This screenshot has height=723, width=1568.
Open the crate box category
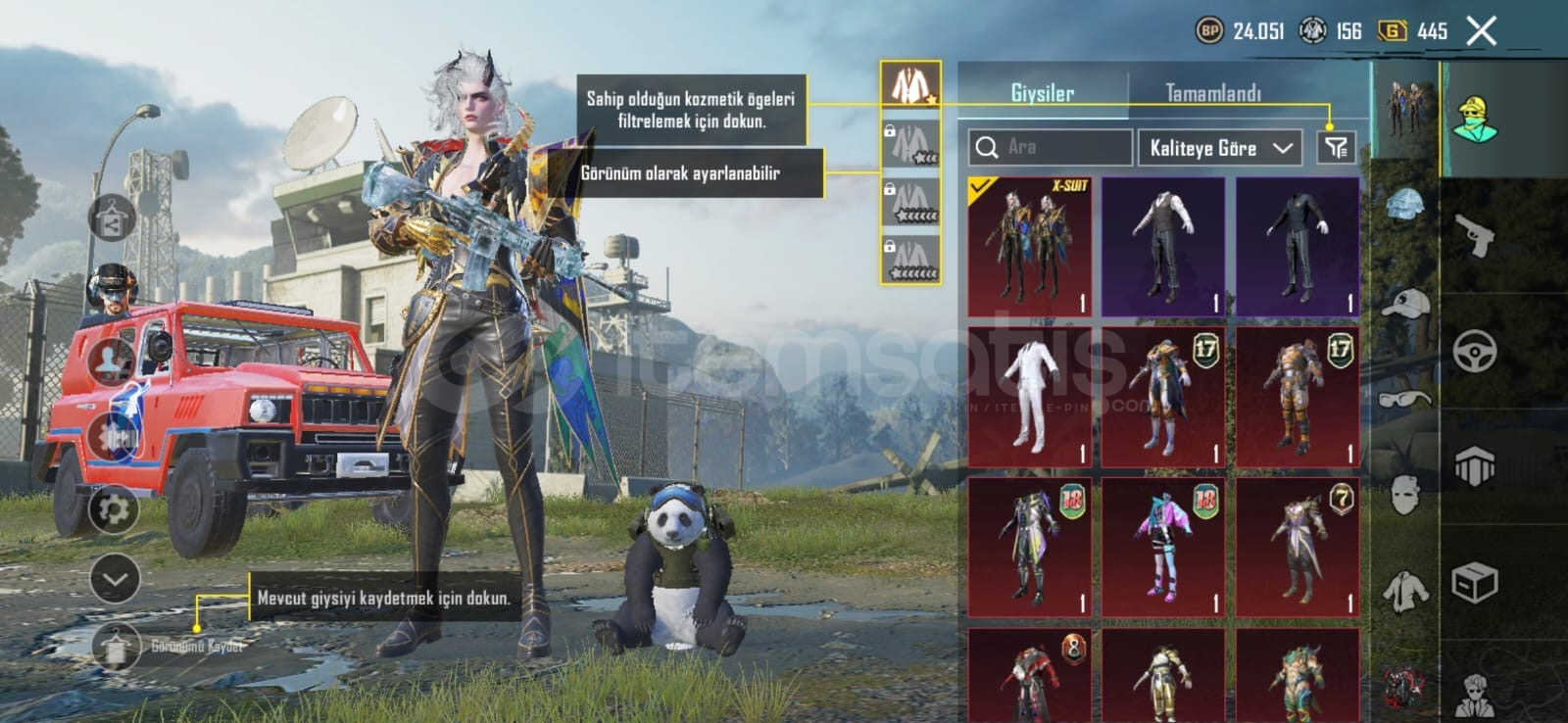click(x=1475, y=584)
